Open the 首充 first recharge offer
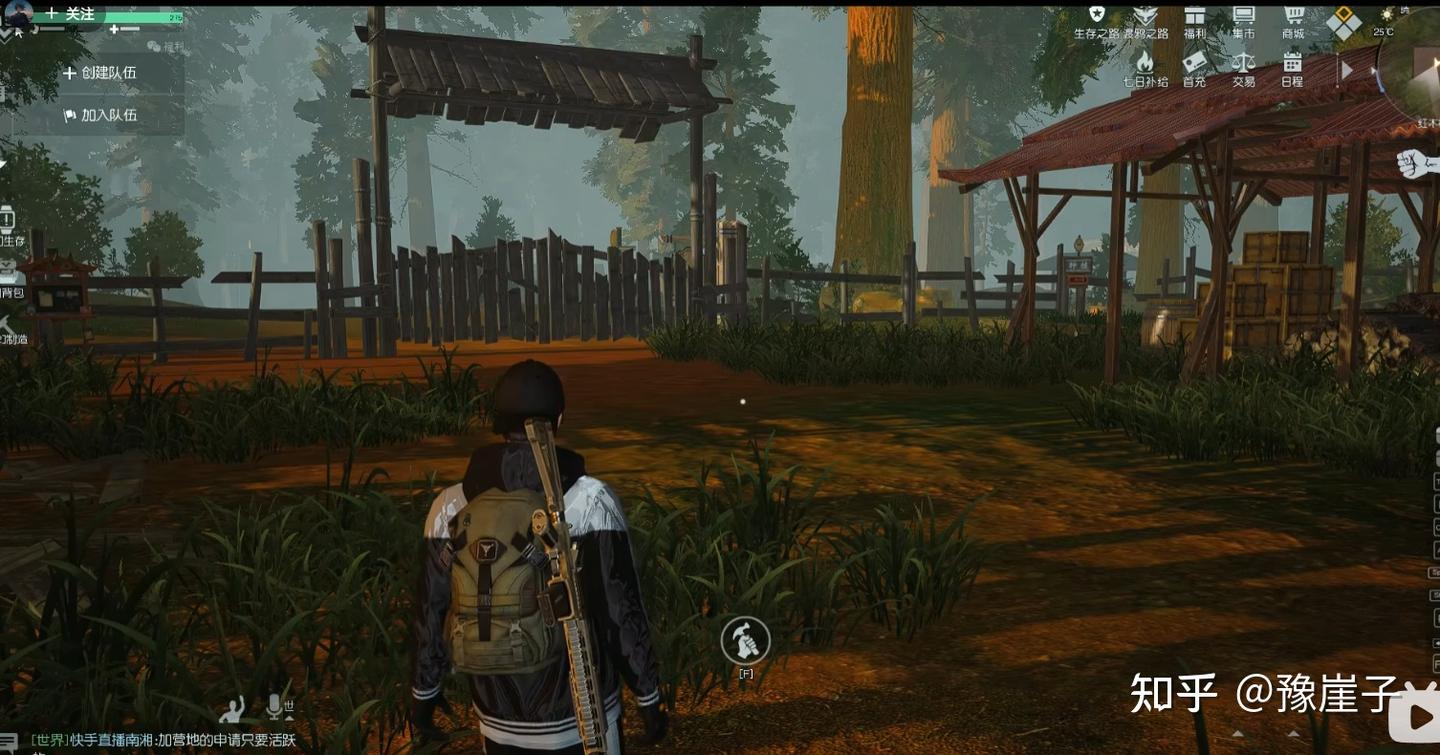This screenshot has height=755, width=1440. click(x=1194, y=68)
